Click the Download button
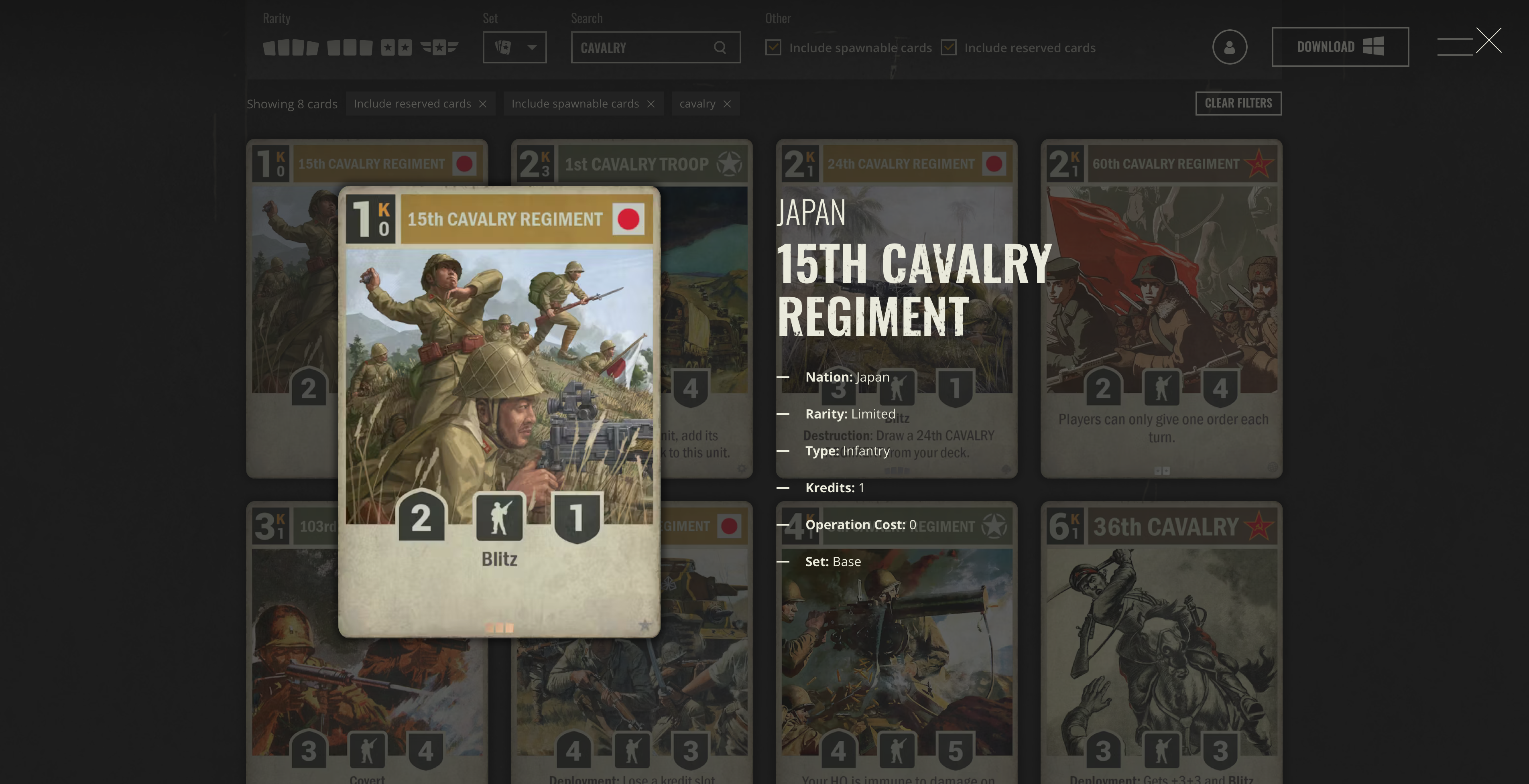Image resolution: width=1529 pixels, height=784 pixels. point(1340,47)
